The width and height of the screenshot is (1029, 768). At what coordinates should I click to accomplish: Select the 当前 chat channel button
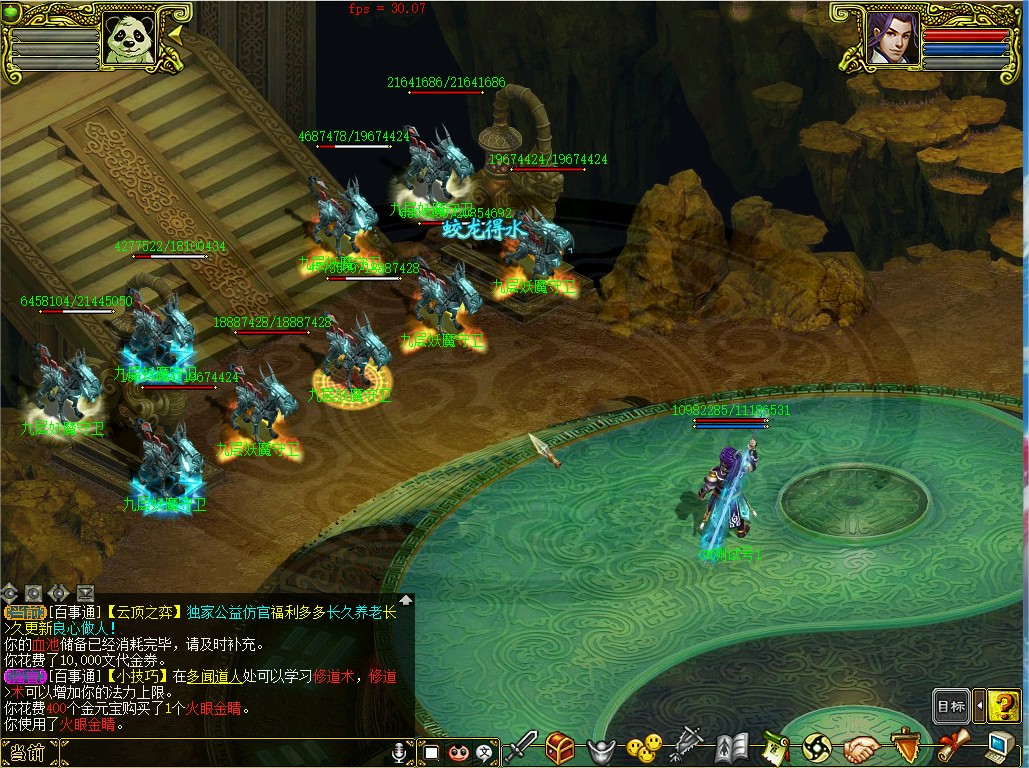click(24, 752)
